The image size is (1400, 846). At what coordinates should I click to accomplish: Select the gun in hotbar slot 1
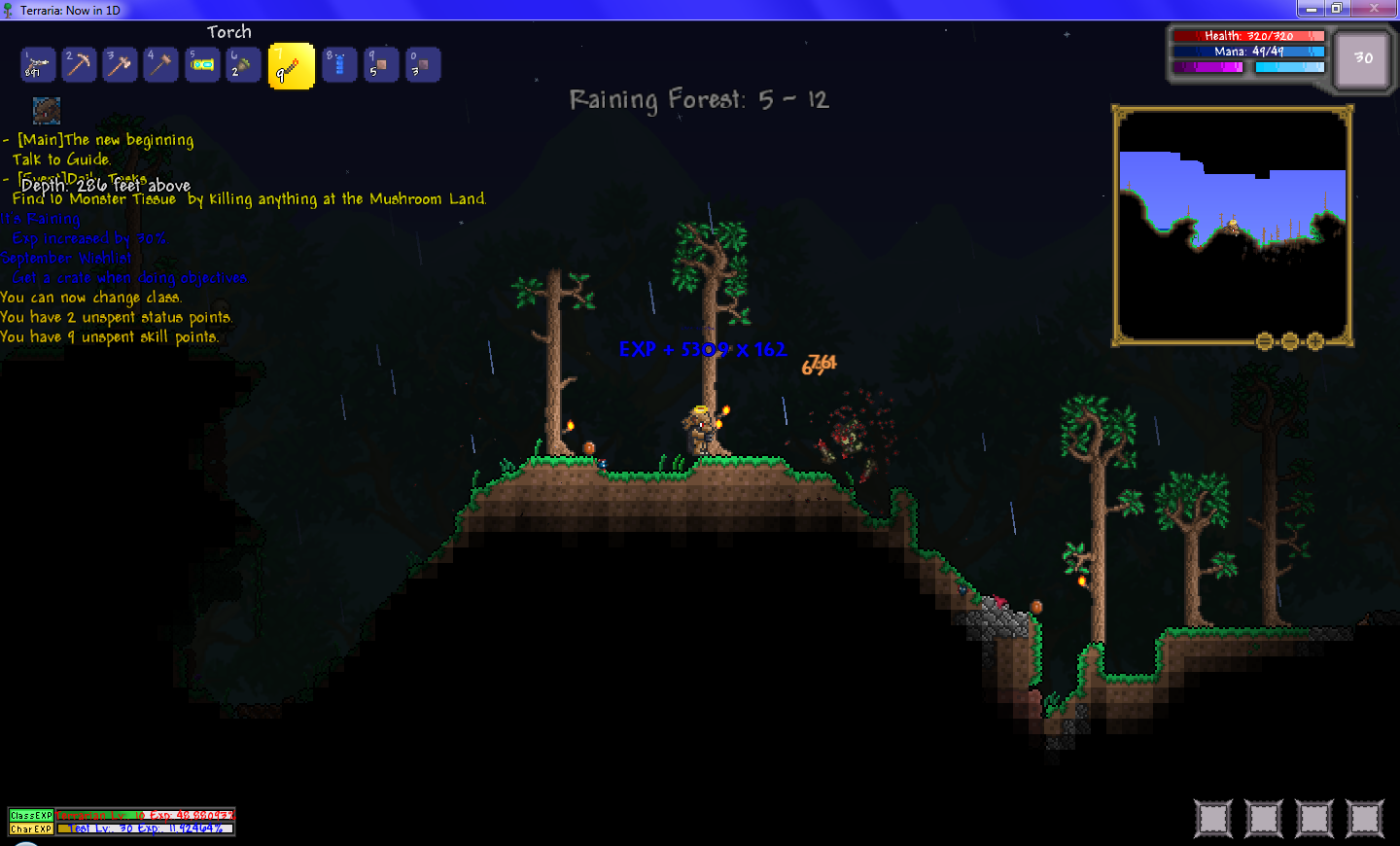tap(38, 65)
